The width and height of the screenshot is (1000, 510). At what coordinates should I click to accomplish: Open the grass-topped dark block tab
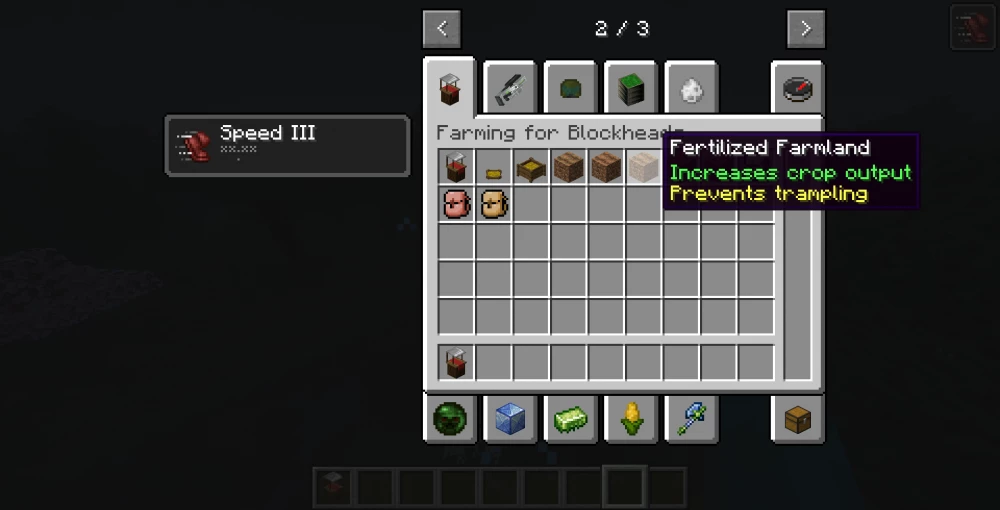coord(630,90)
